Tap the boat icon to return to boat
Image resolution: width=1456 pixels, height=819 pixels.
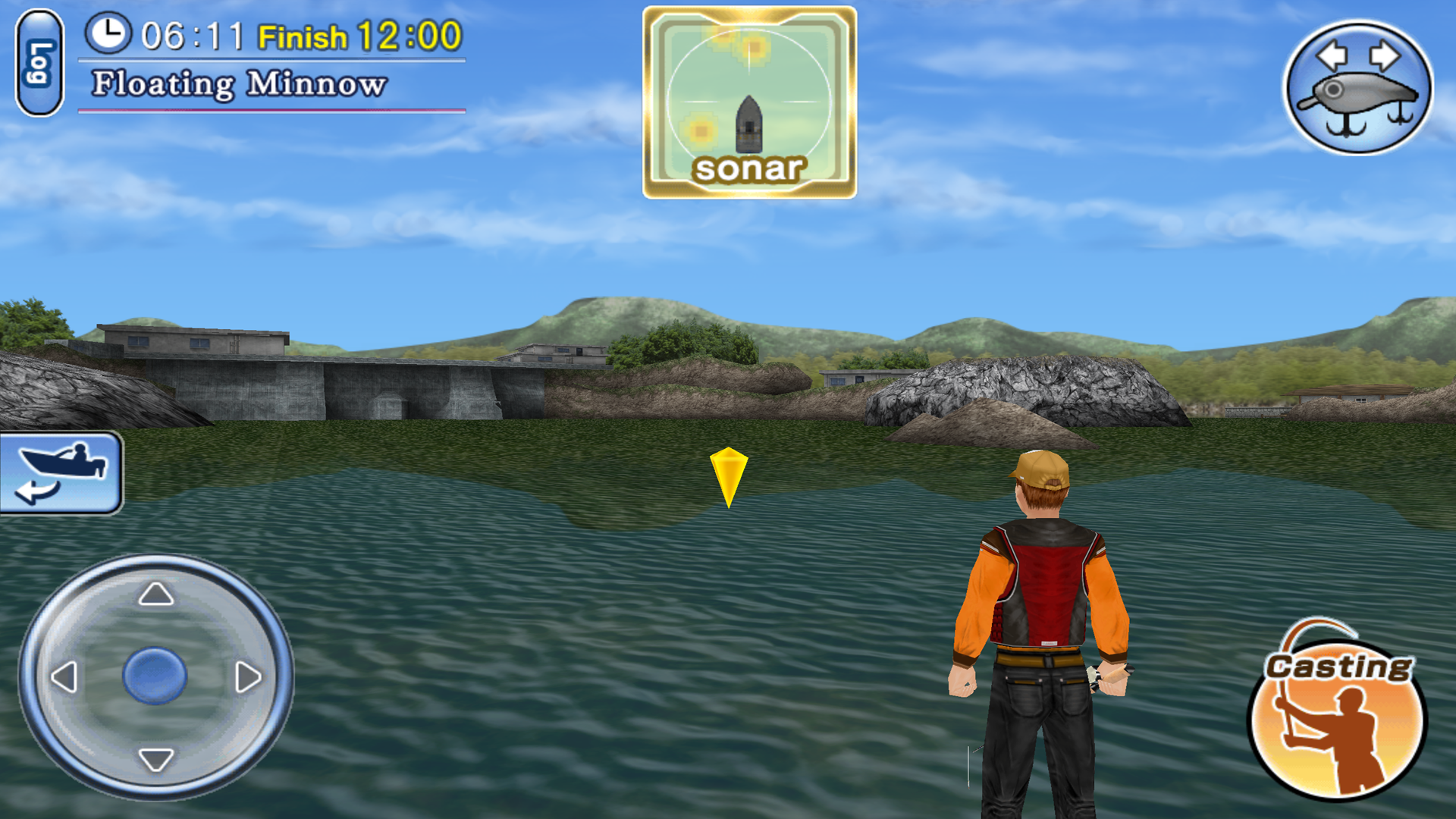coord(61,463)
